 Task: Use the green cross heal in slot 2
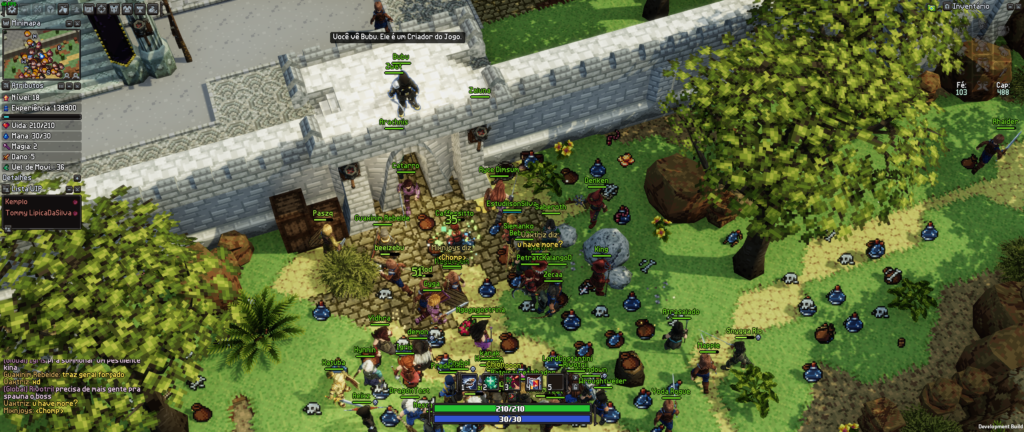[491, 382]
